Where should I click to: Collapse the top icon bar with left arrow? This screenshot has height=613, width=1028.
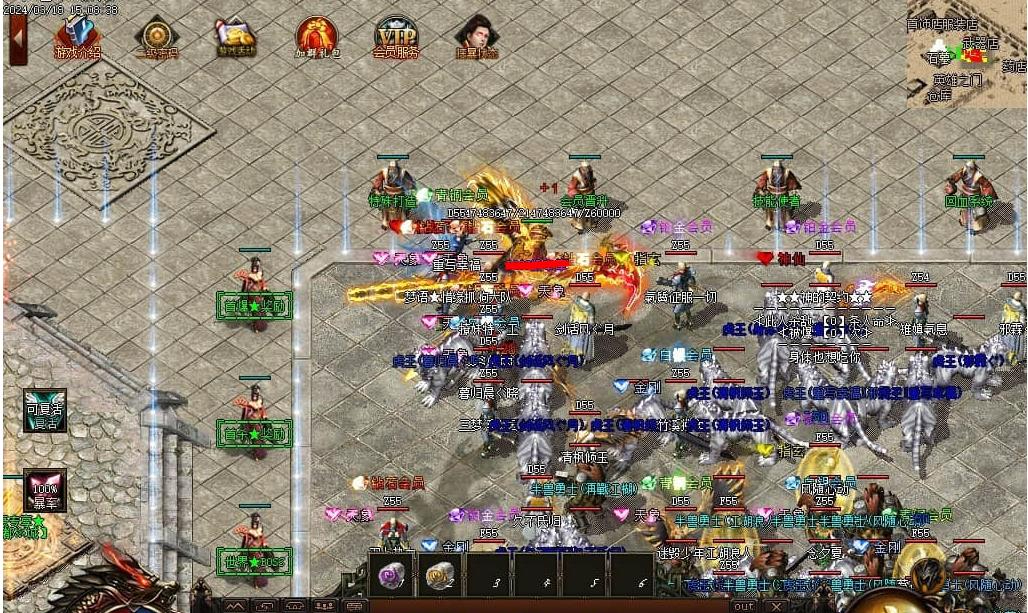[17, 38]
